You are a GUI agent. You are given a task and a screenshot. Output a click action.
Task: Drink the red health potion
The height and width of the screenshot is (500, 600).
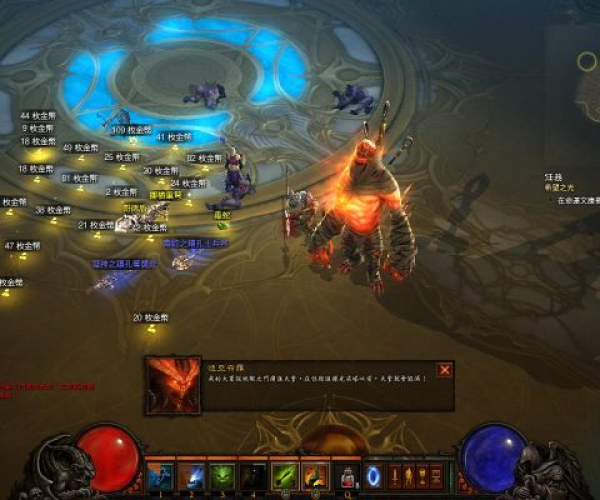pyautogui.click(x=348, y=475)
